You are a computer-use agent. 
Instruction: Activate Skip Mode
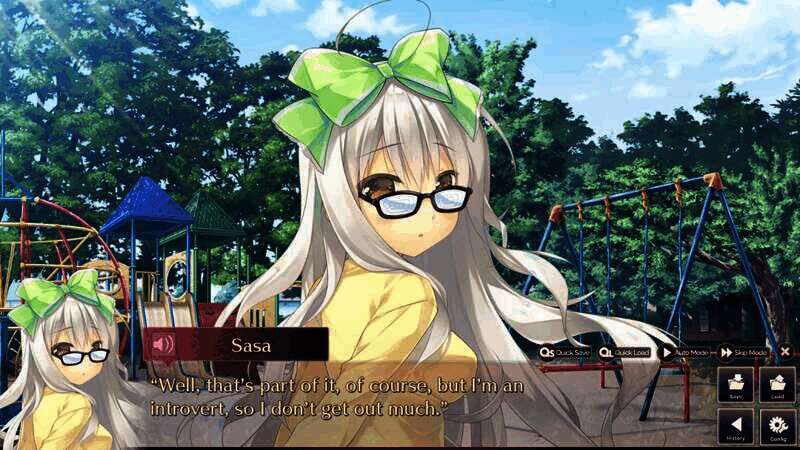coord(744,352)
